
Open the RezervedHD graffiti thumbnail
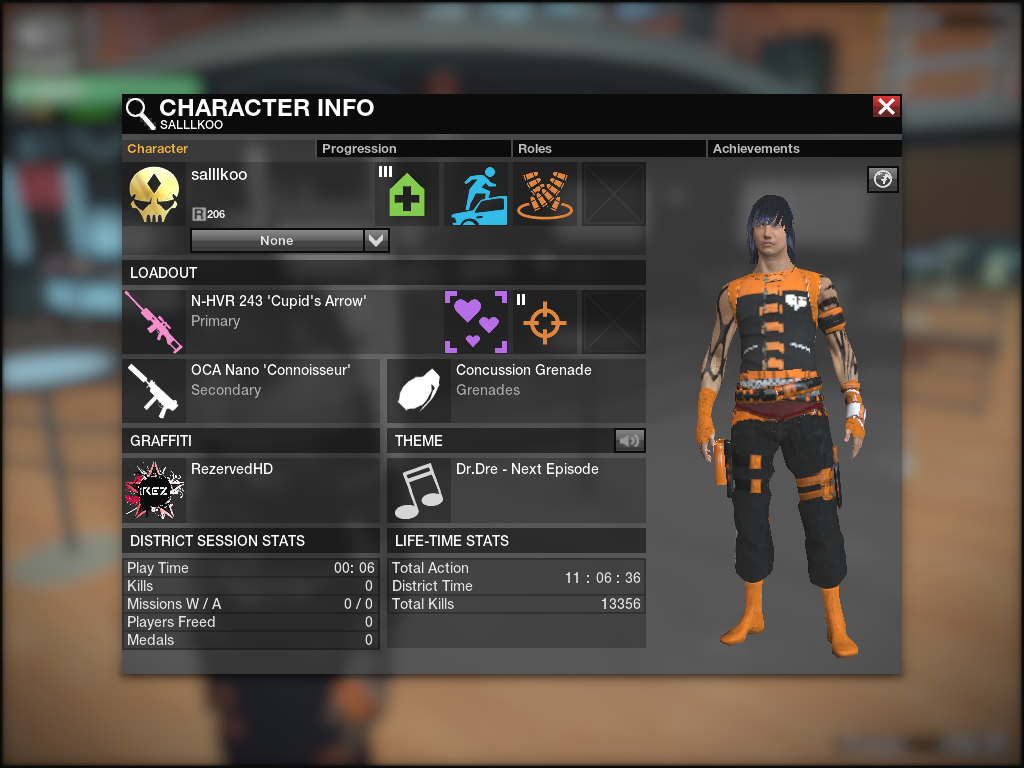tap(154, 490)
